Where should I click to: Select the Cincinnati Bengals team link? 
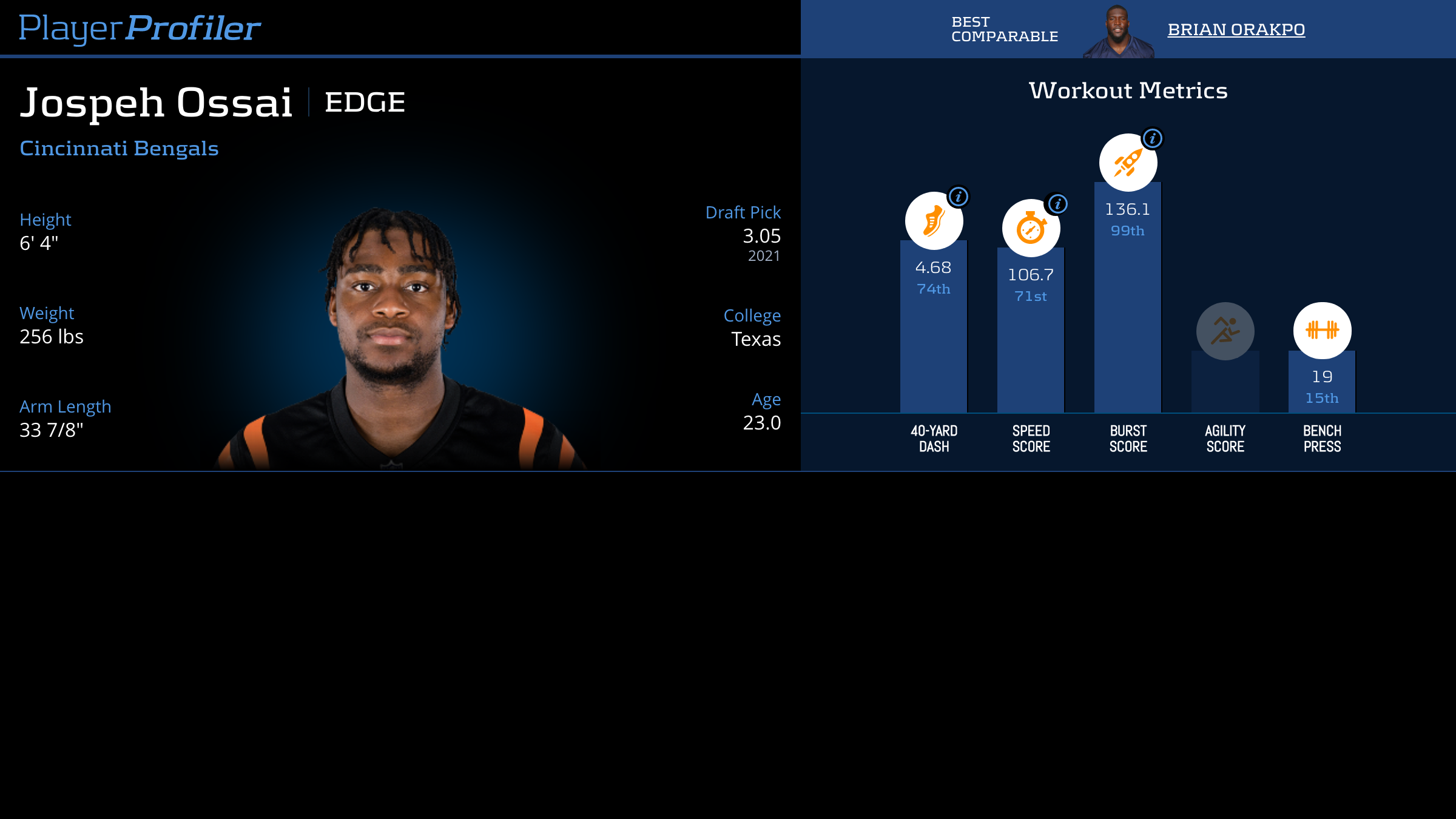119,149
